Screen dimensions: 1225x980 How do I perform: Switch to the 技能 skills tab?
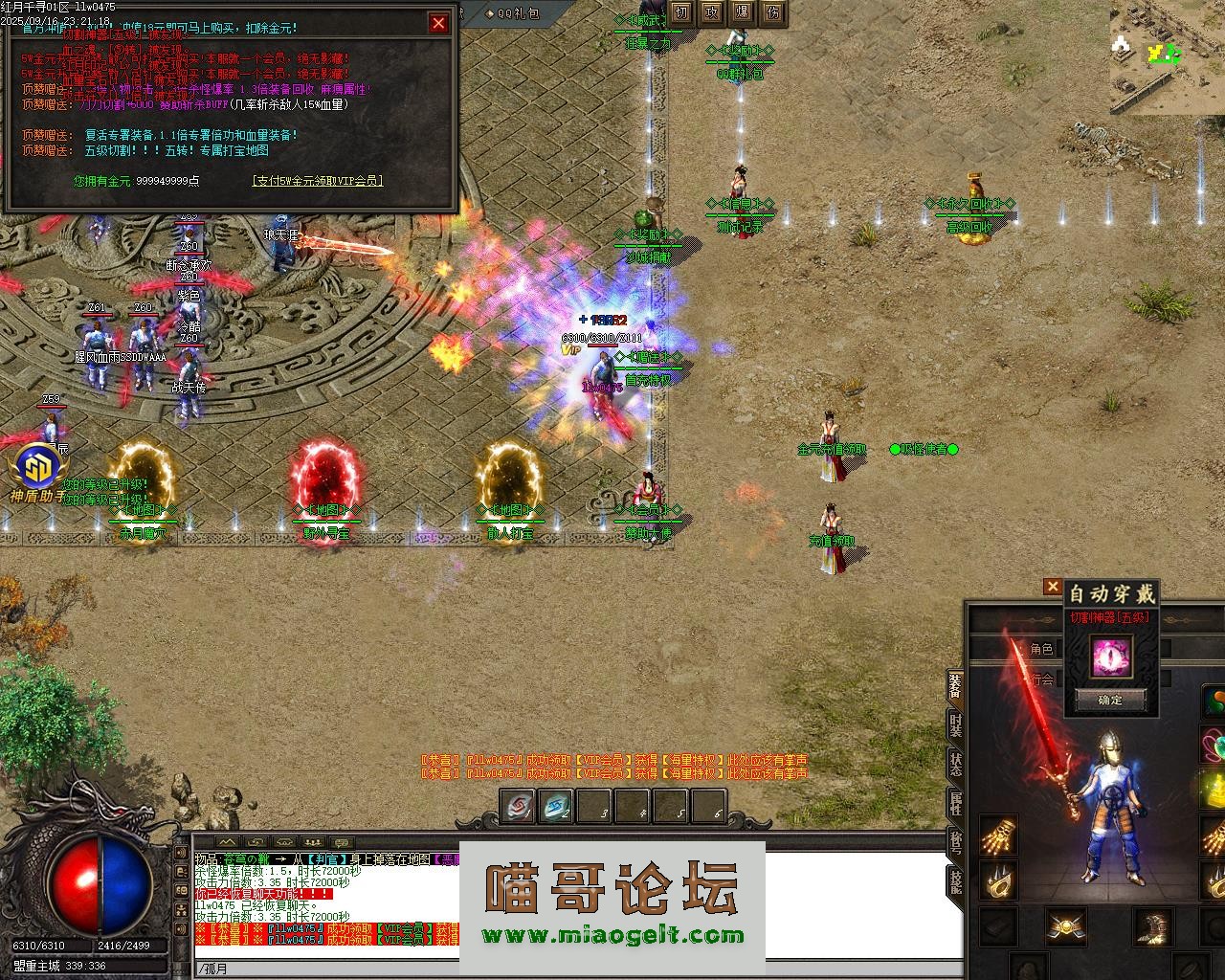click(955, 881)
